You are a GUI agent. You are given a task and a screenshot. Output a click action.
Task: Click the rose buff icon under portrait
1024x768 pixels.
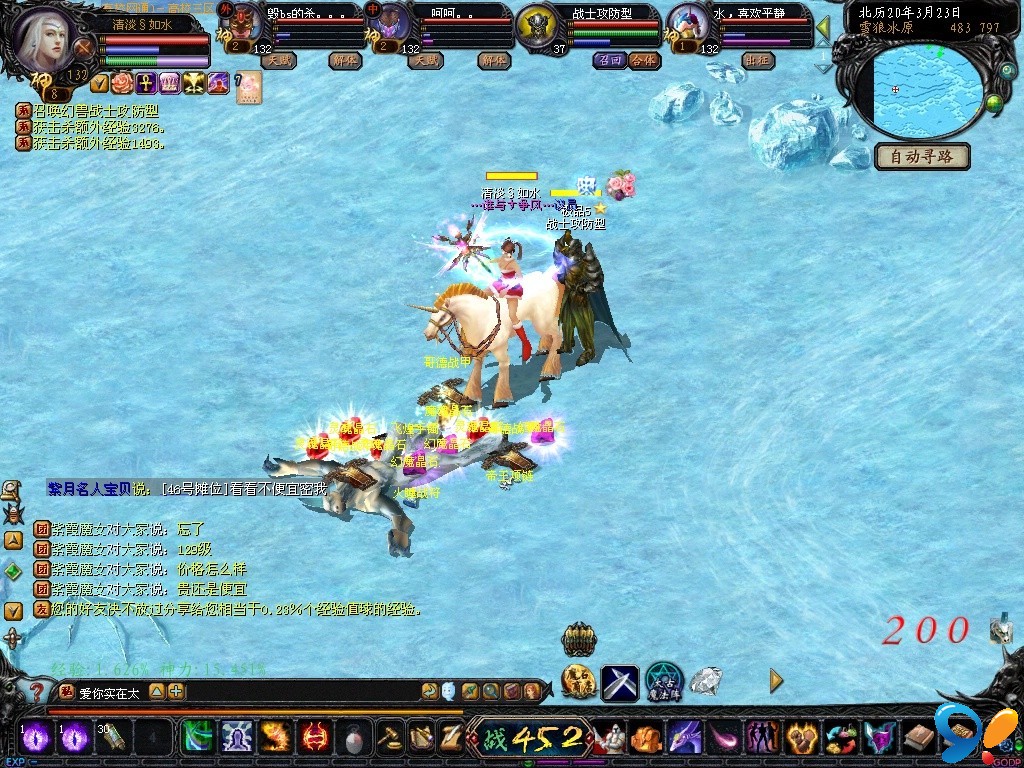click(x=122, y=83)
